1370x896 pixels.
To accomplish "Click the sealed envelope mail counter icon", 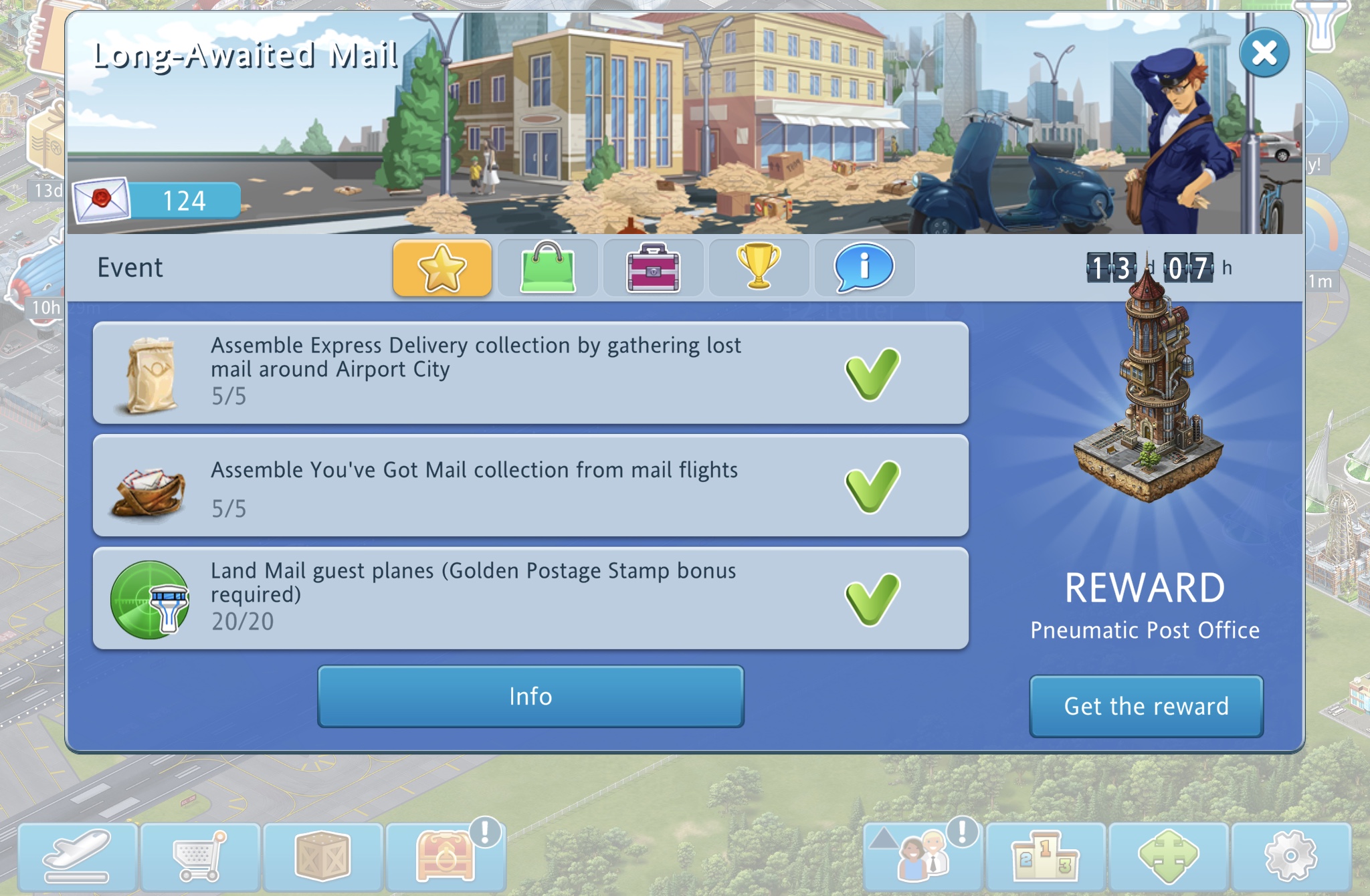I will (x=102, y=200).
